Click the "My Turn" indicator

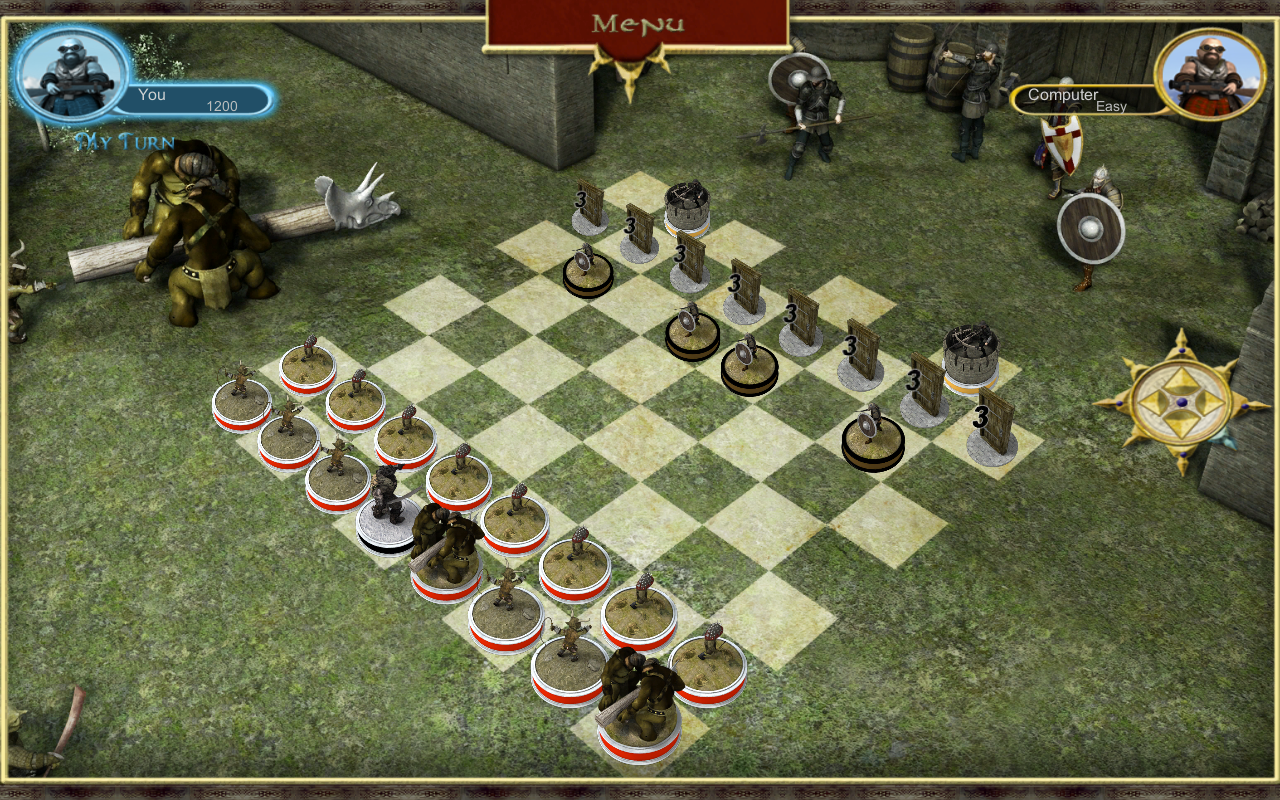click(x=124, y=143)
